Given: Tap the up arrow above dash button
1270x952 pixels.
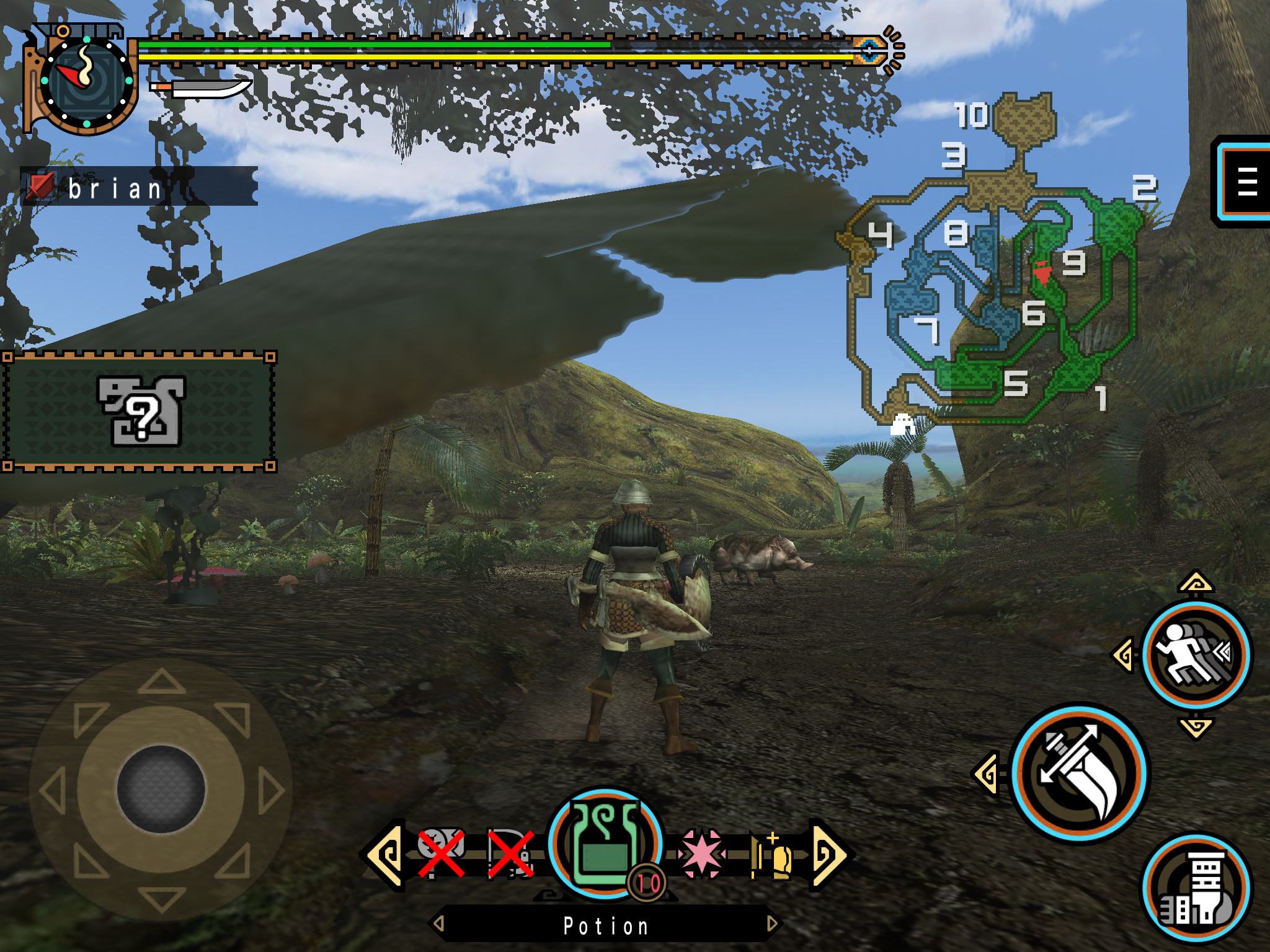Looking at the screenshot, I should [1196, 583].
